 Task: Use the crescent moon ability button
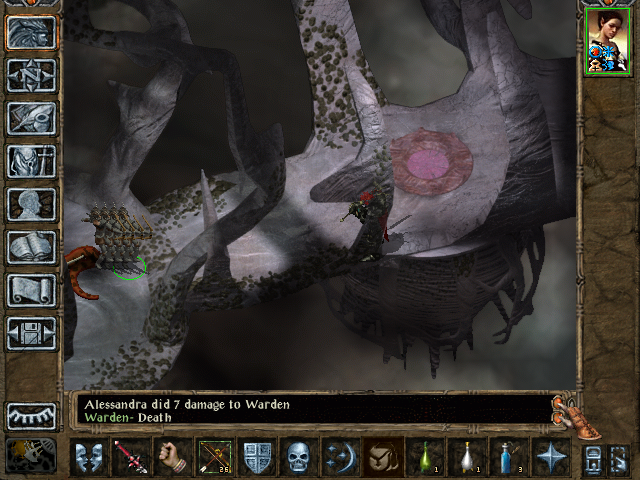point(340,457)
